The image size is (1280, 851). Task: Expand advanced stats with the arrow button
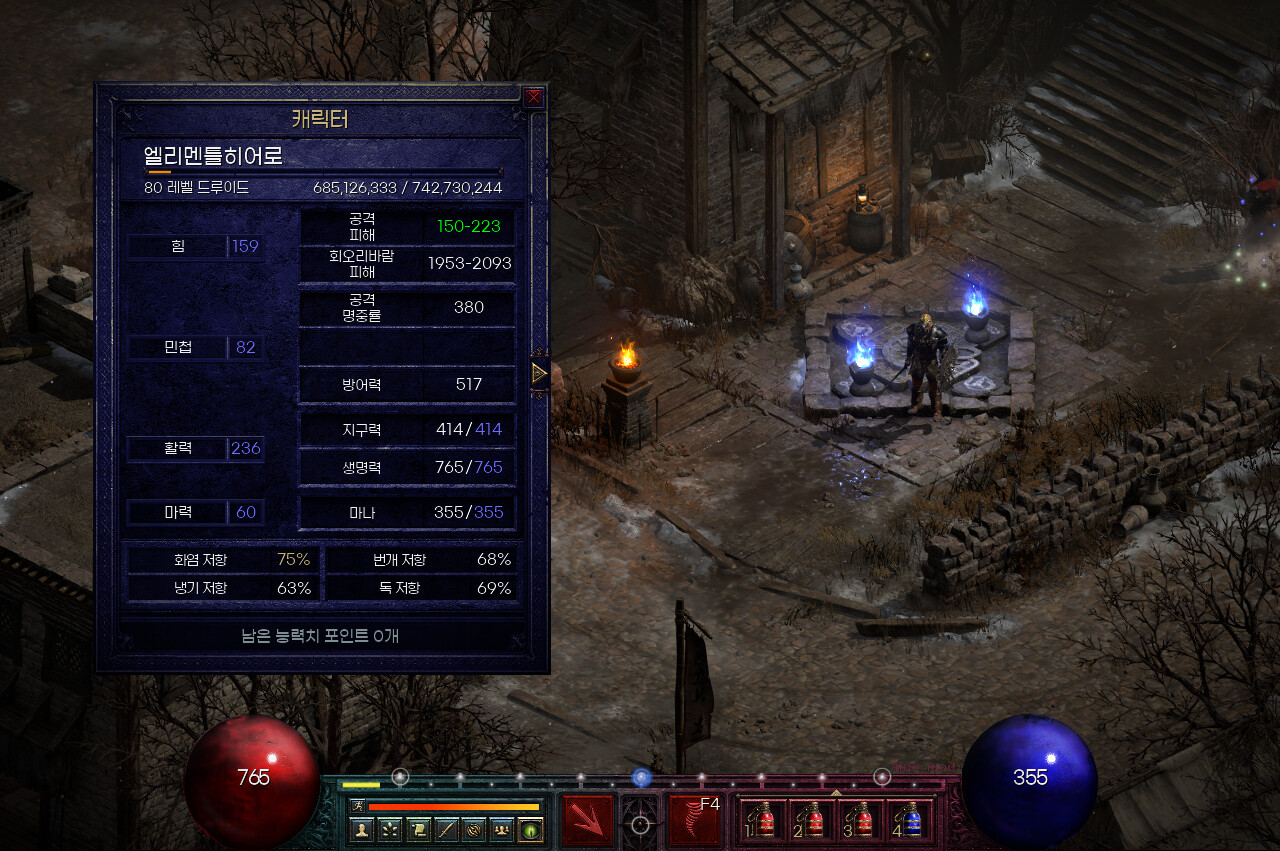coord(539,373)
